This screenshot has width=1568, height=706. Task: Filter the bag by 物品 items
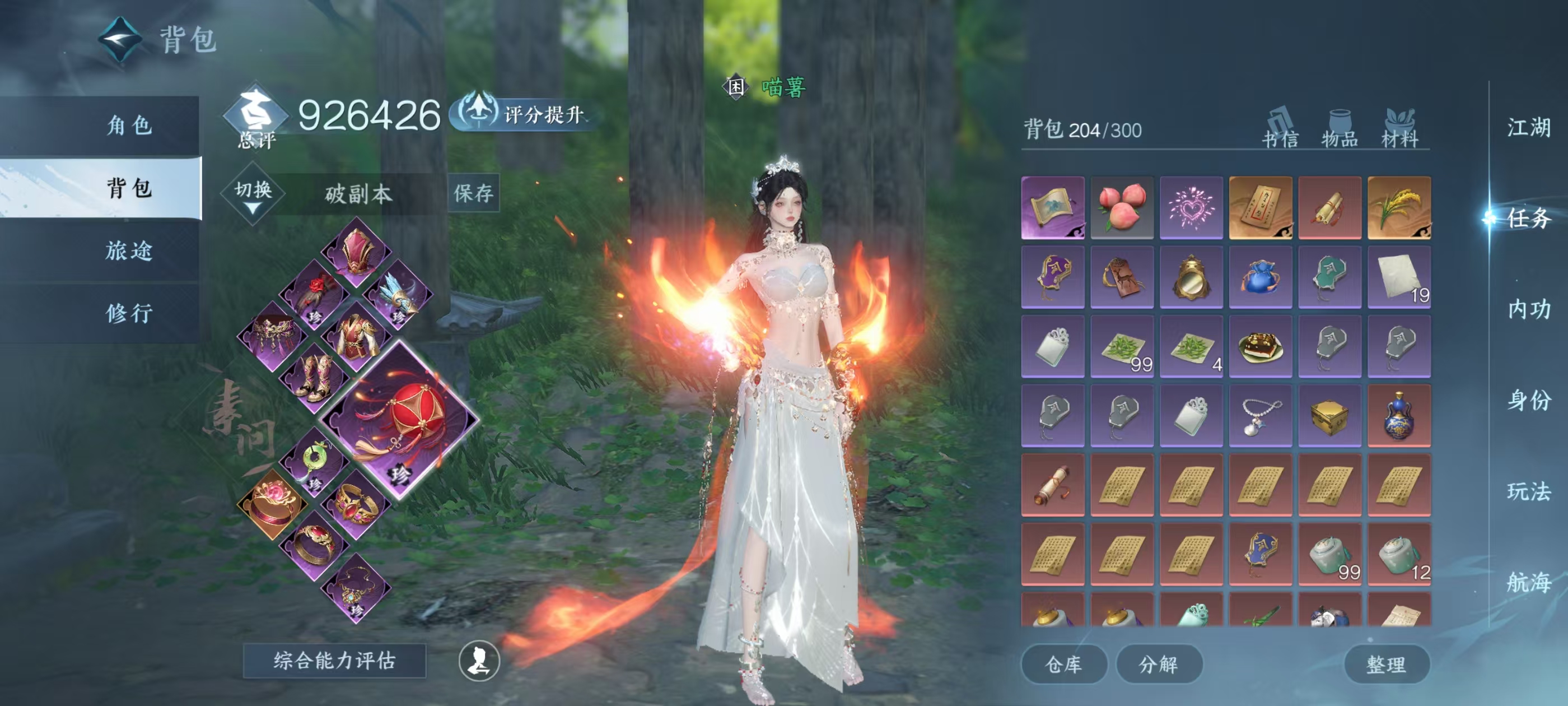click(x=1340, y=128)
